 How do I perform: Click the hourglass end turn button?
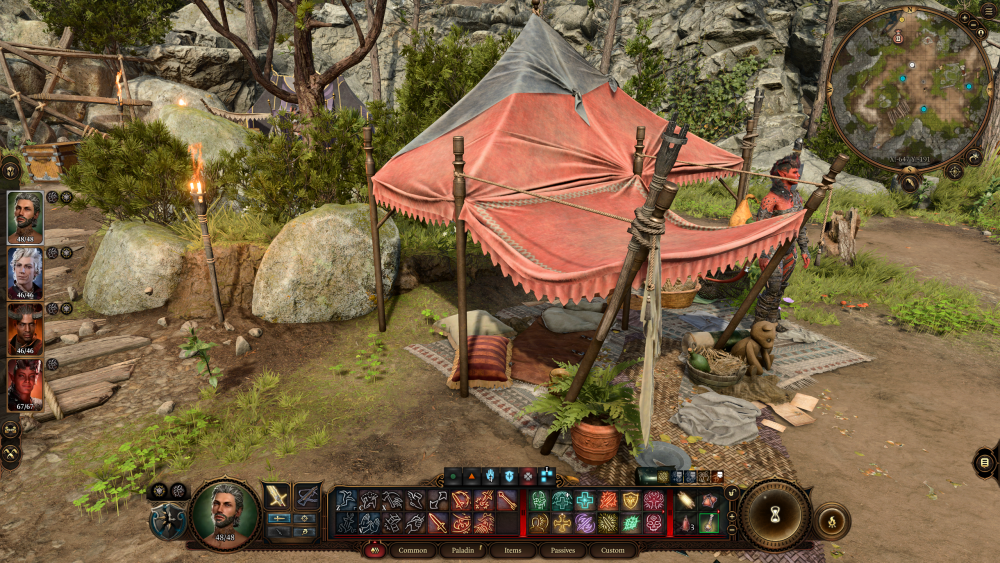[775, 514]
